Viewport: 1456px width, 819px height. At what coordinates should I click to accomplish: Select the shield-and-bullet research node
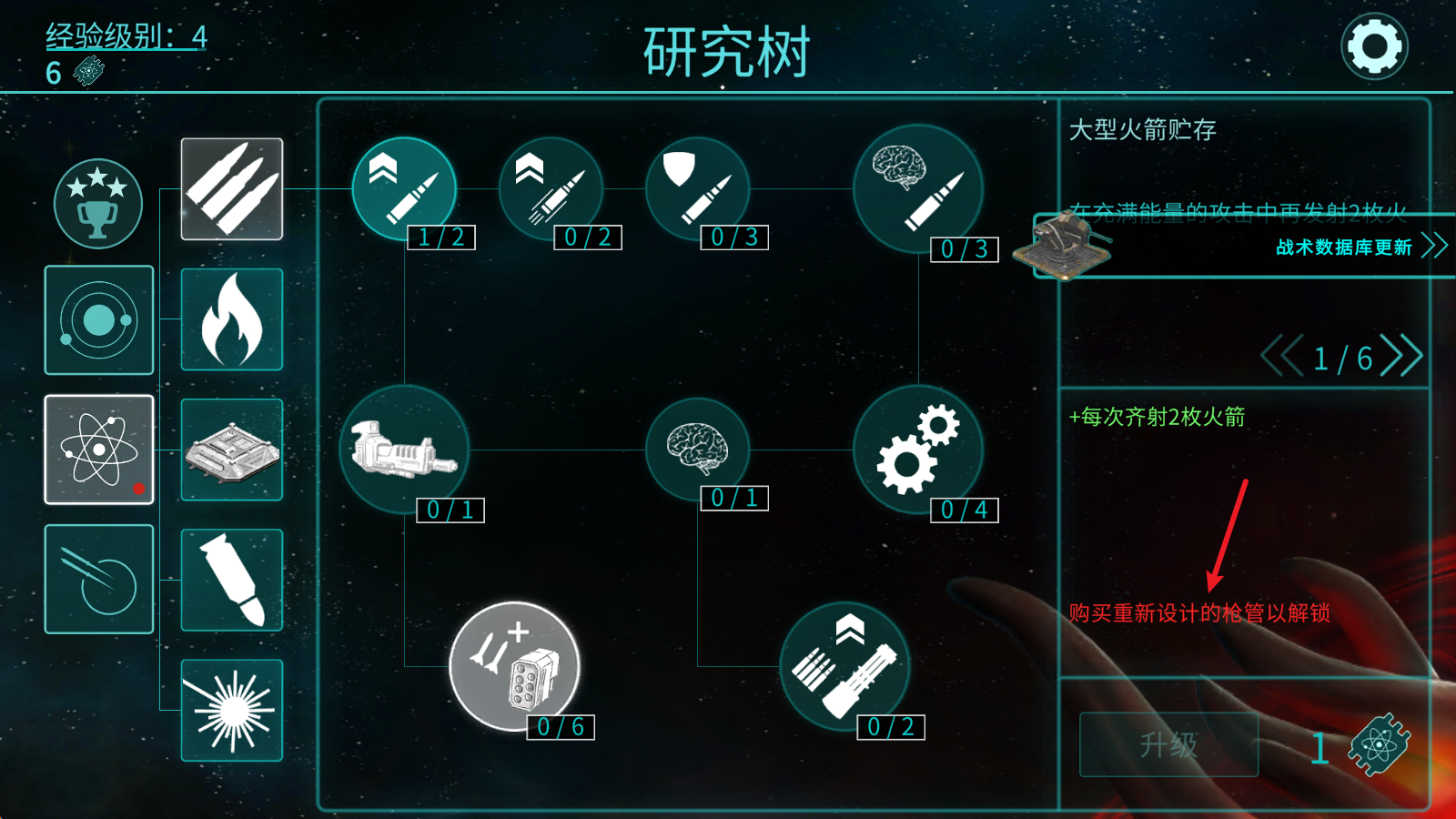[x=696, y=188]
